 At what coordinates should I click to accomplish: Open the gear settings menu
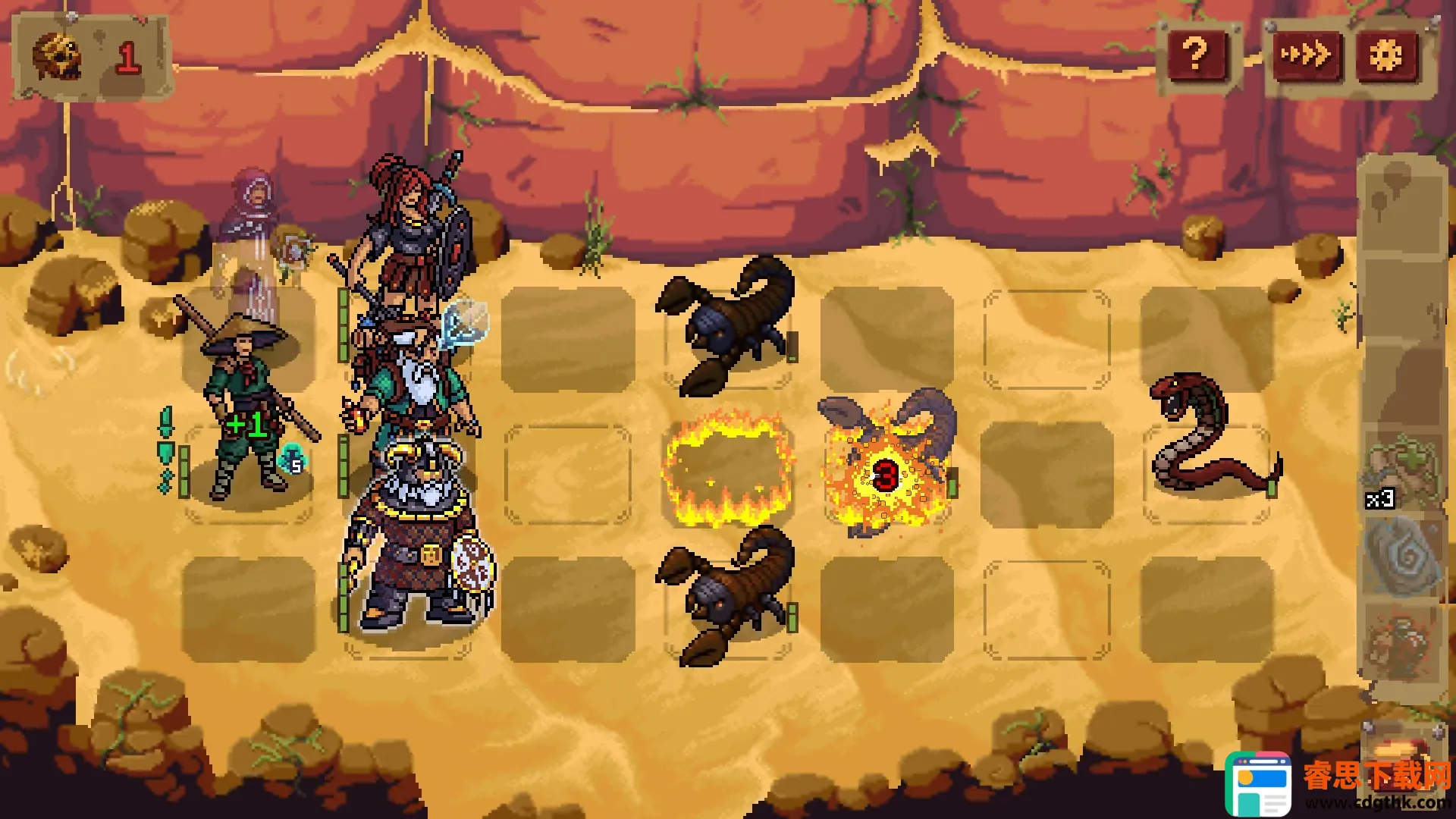[1386, 55]
